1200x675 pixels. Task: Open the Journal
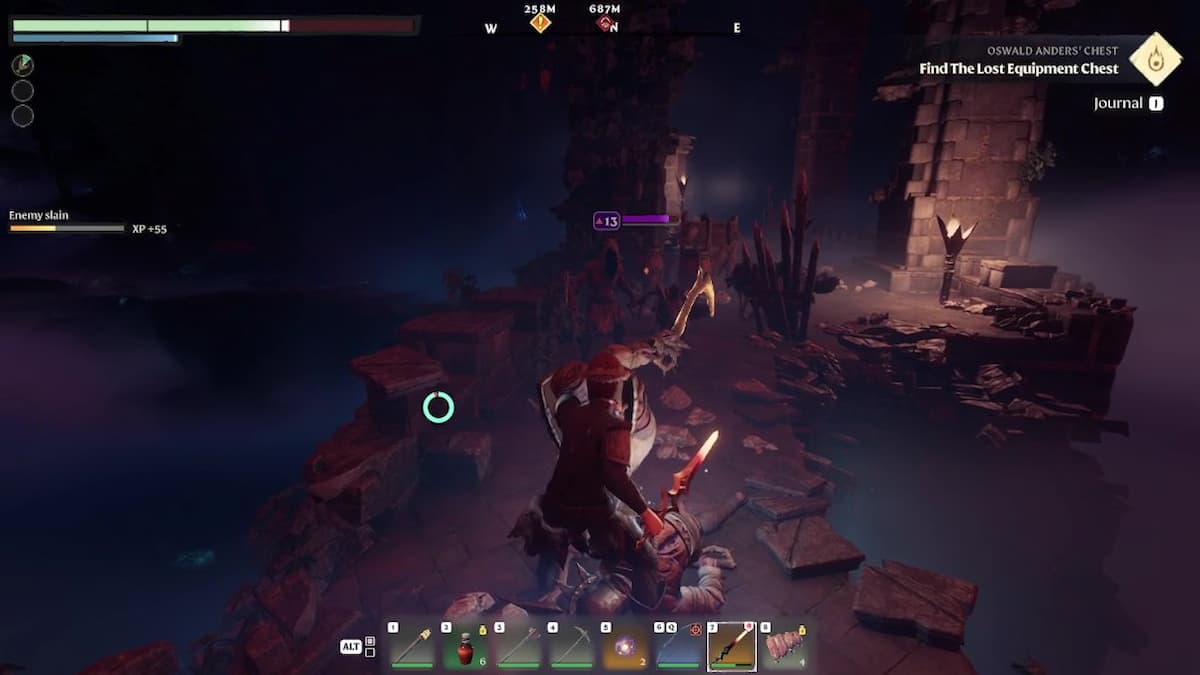pos(1128,103)
